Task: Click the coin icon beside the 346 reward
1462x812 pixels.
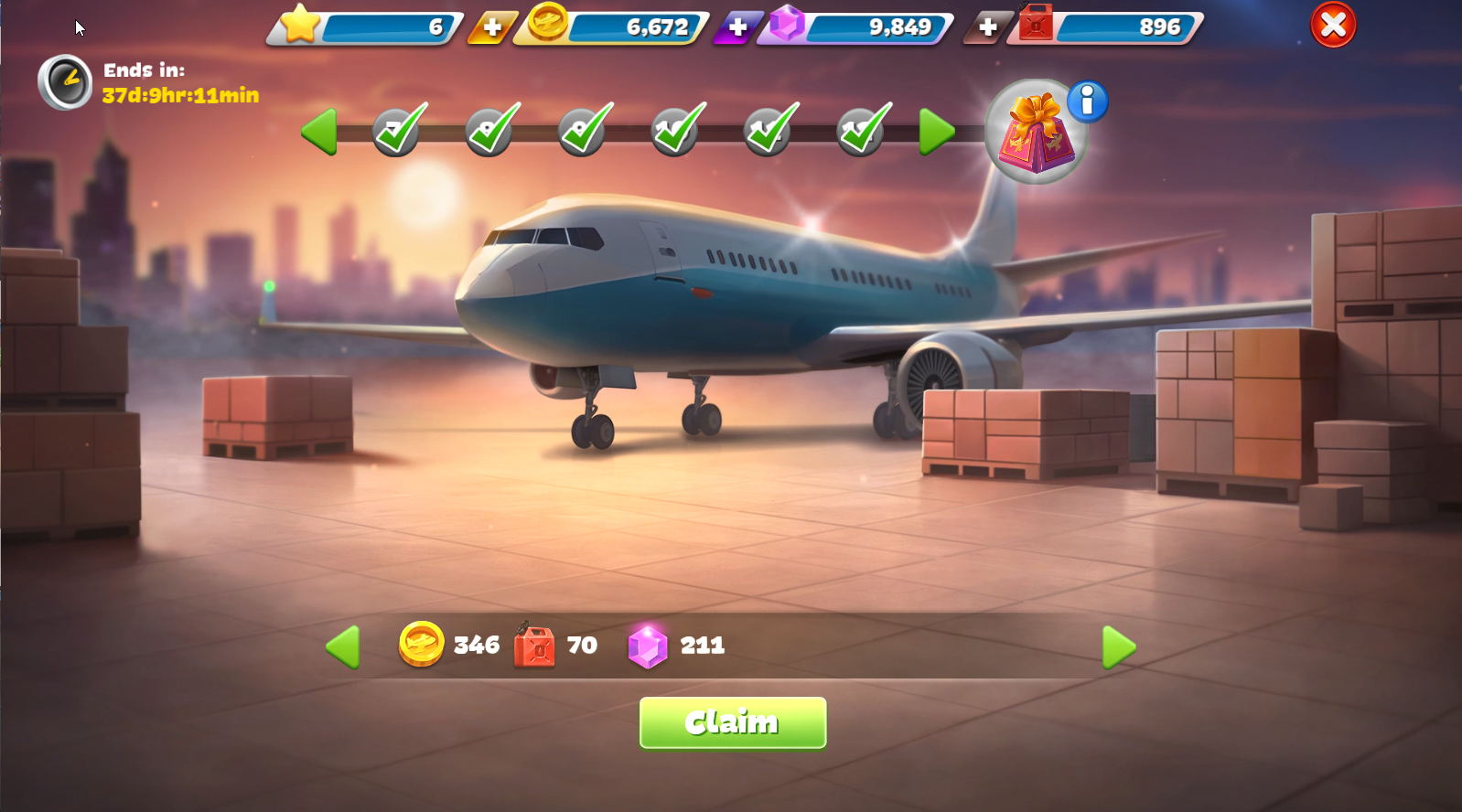Action: pyautogui.click(x=422, y=646)
